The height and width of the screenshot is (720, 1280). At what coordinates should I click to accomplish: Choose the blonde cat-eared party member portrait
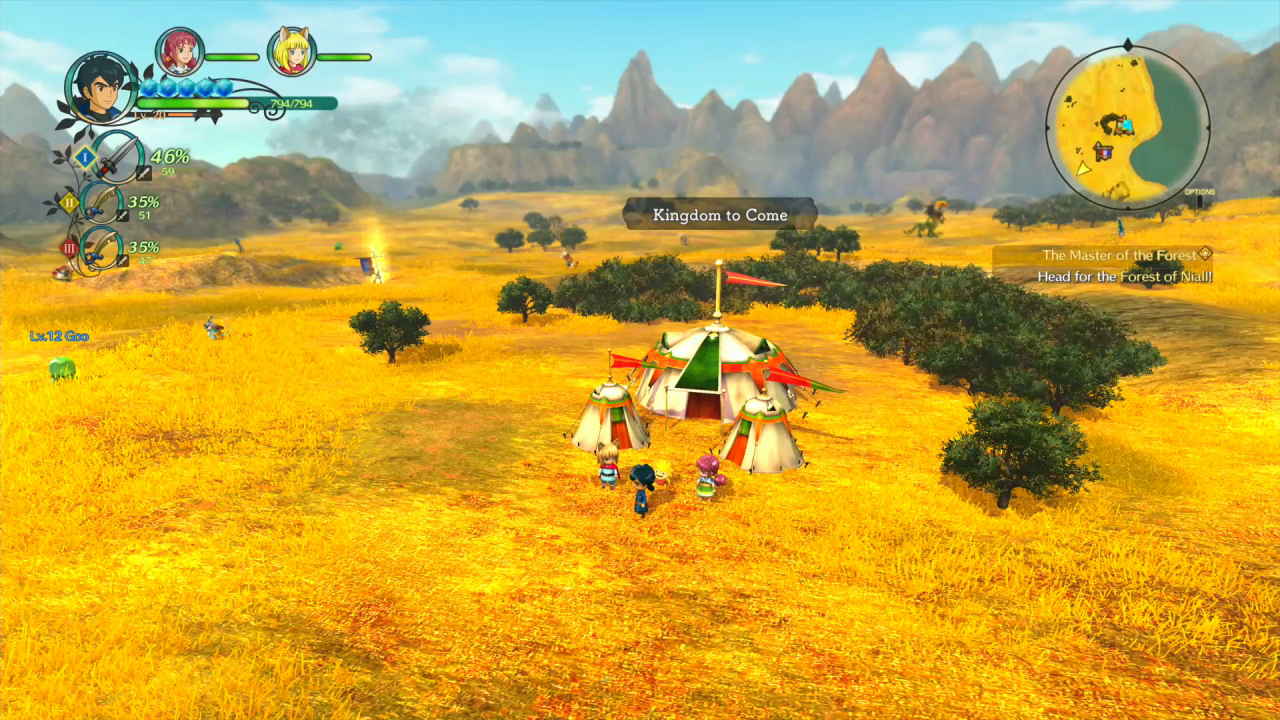pyautogui.click(x=292, y=52)
